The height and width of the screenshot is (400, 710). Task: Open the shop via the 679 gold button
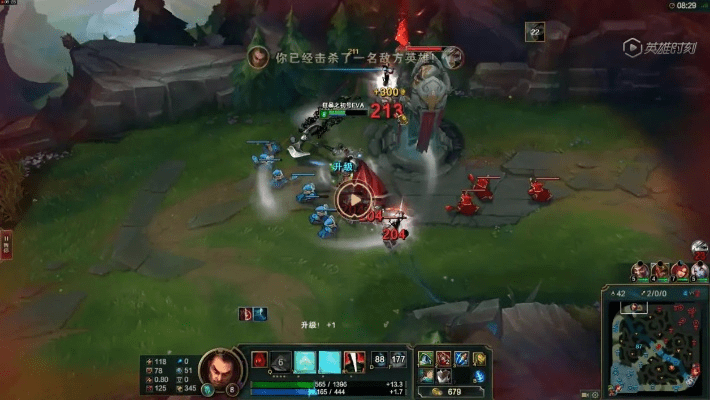coord(448,391)
